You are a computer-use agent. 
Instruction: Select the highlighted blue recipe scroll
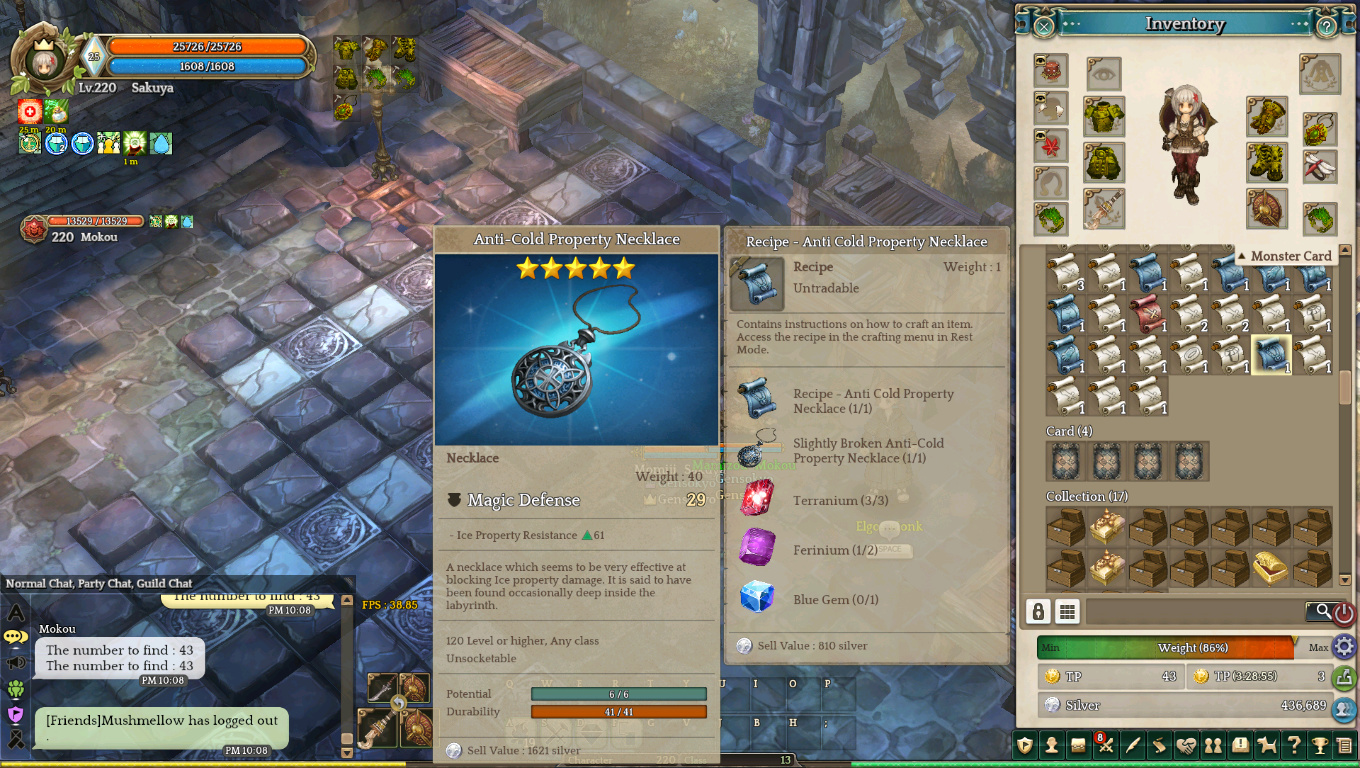1272,354
